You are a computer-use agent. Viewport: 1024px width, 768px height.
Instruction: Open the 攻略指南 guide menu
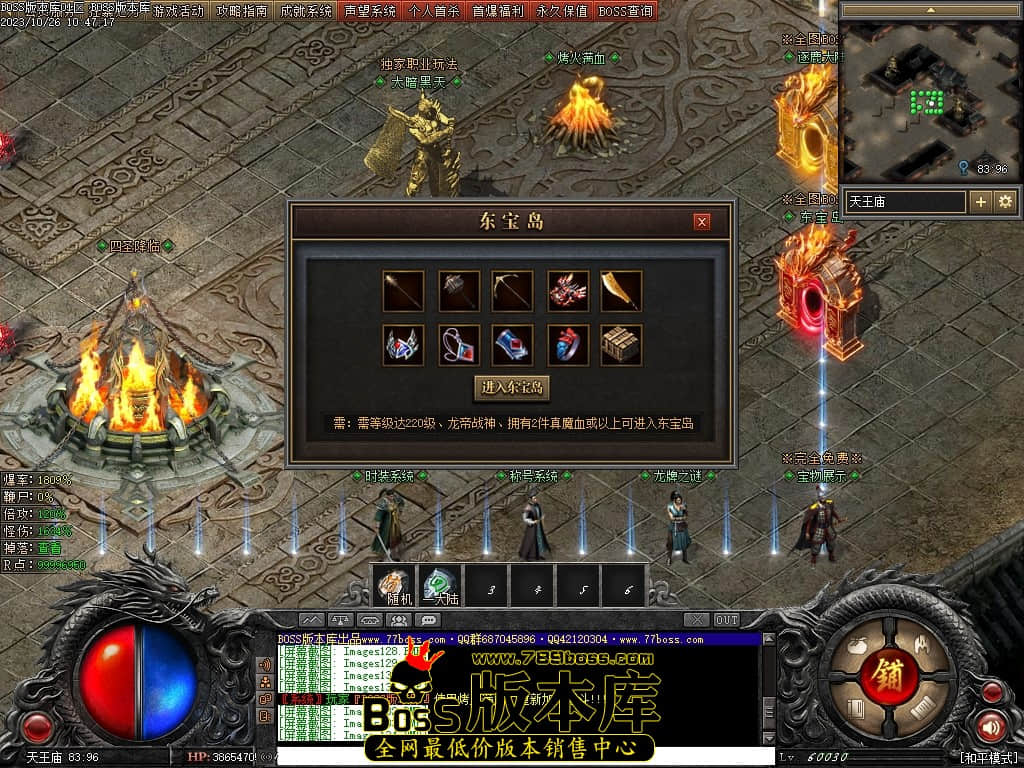pos(243,11)
